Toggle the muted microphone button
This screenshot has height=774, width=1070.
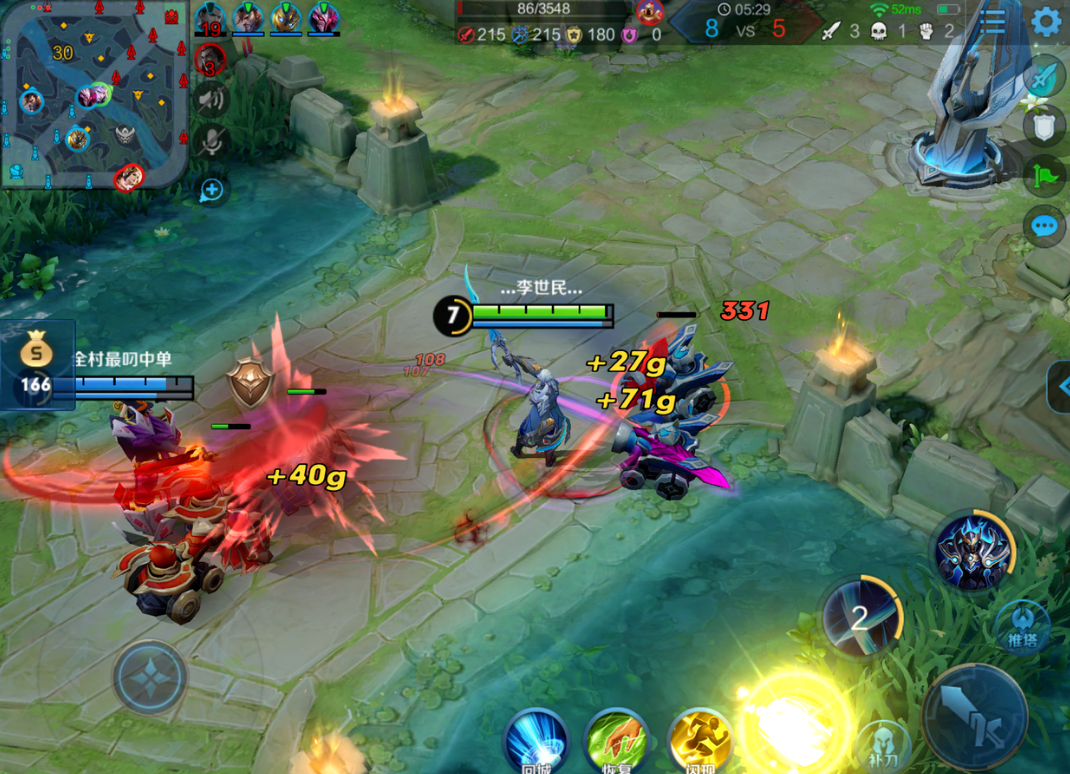(210, 143)
